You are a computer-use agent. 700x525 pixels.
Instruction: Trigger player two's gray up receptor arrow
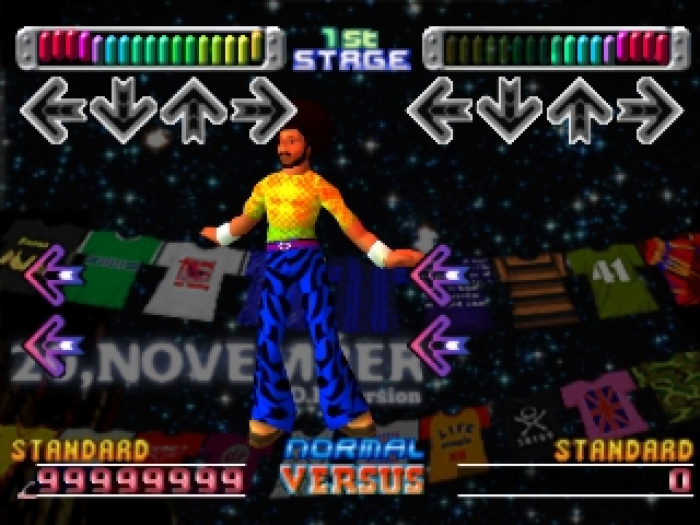coord(579,110)
